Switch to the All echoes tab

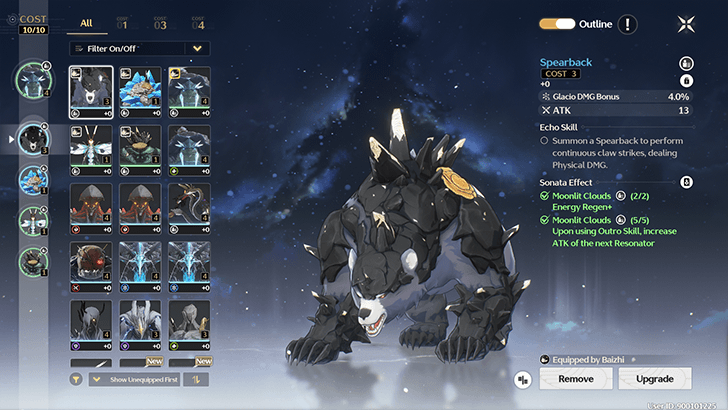[x=86, y=22]
